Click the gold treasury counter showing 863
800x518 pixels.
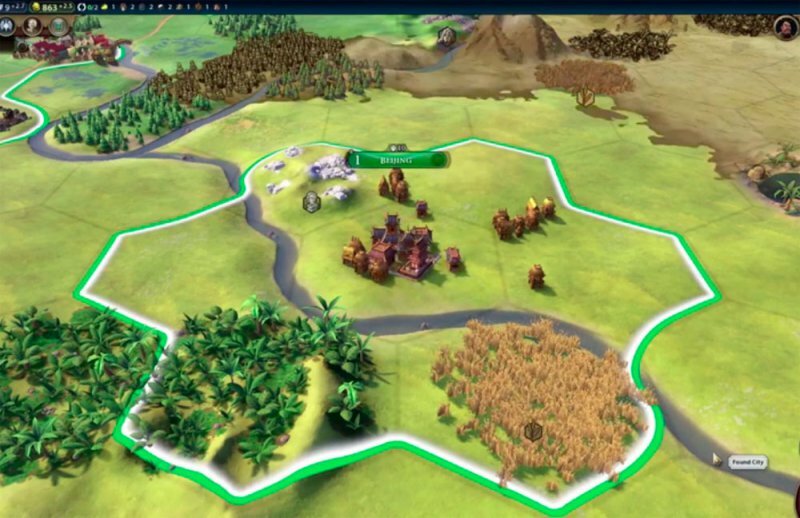49,6
